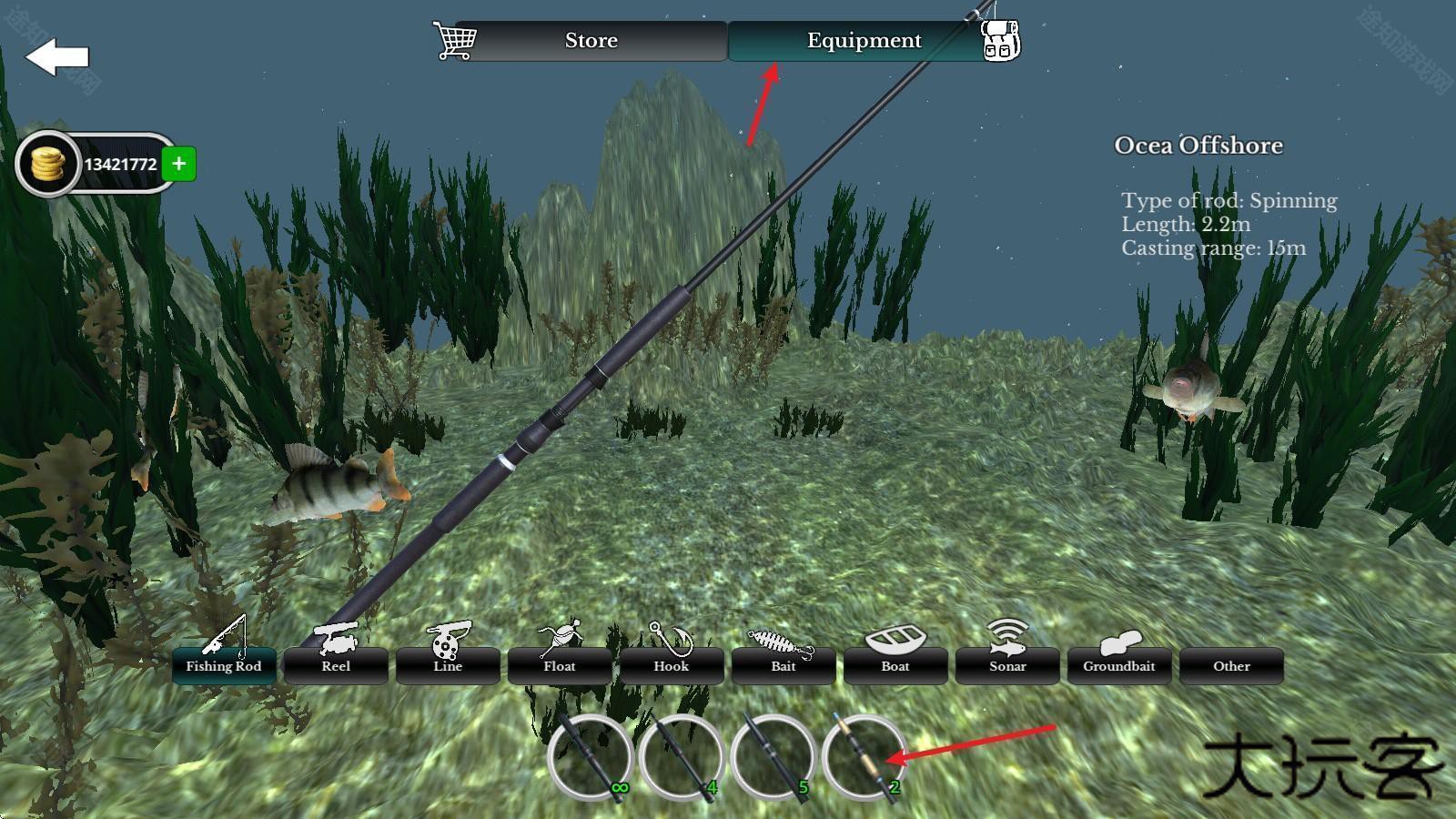1456x819 pixels.
Task: Select the Fishing Rod category
Action: 224,665
